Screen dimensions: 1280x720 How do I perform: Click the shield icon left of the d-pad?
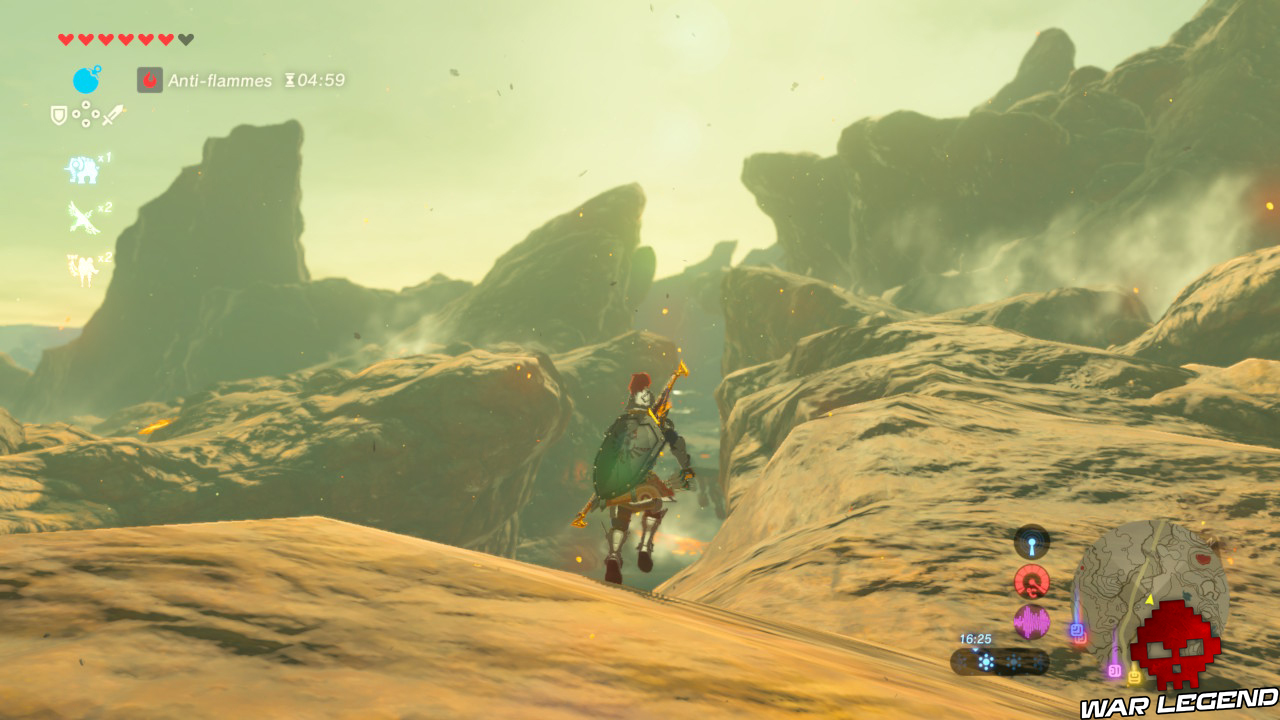57,113
